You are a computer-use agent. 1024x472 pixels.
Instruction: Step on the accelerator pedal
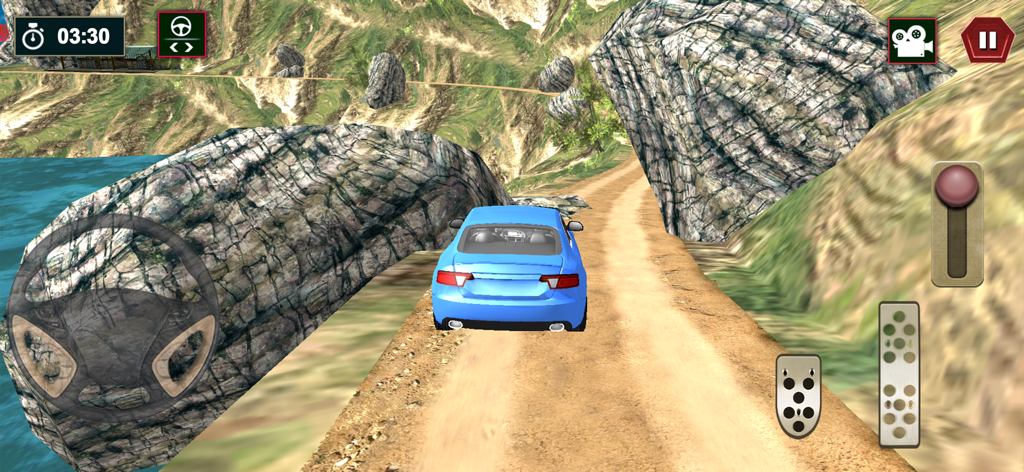[x=899, y=373]
